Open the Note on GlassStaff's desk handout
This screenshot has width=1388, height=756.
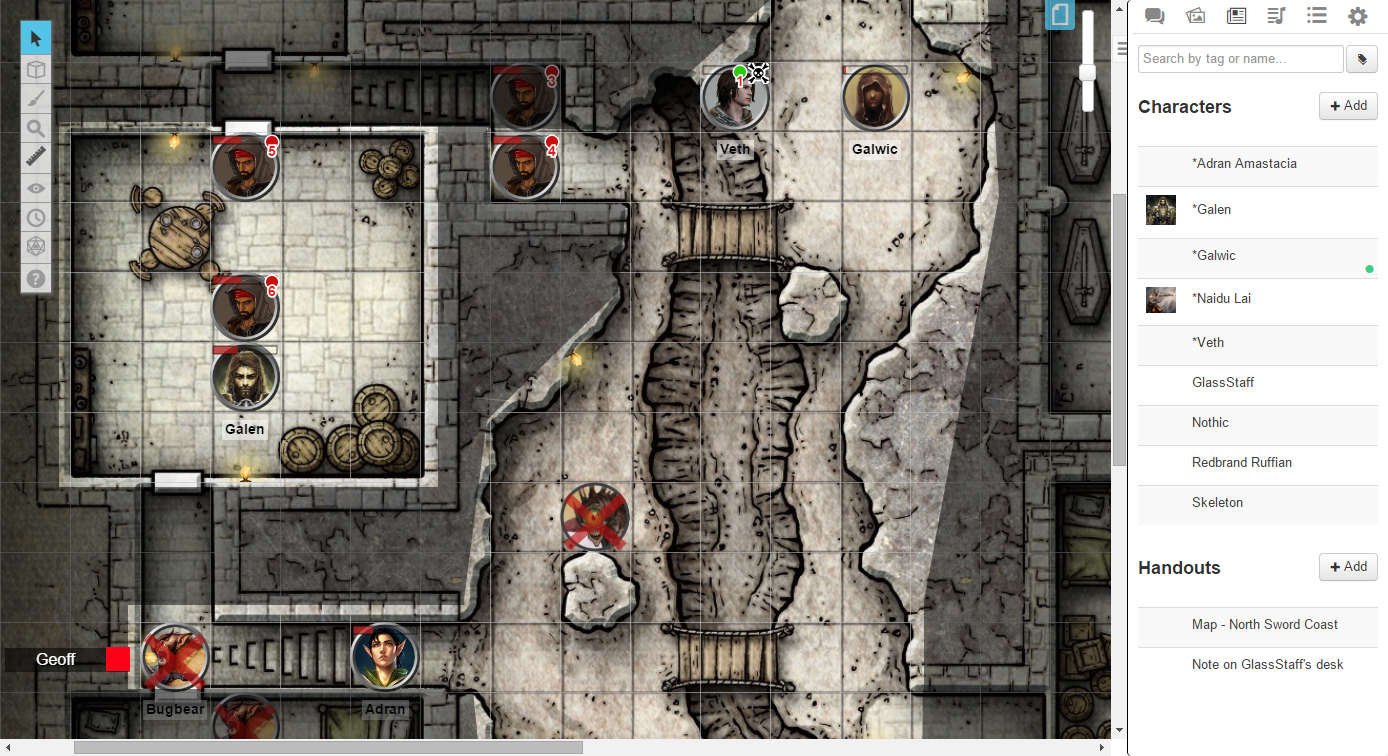[1267, 664]
